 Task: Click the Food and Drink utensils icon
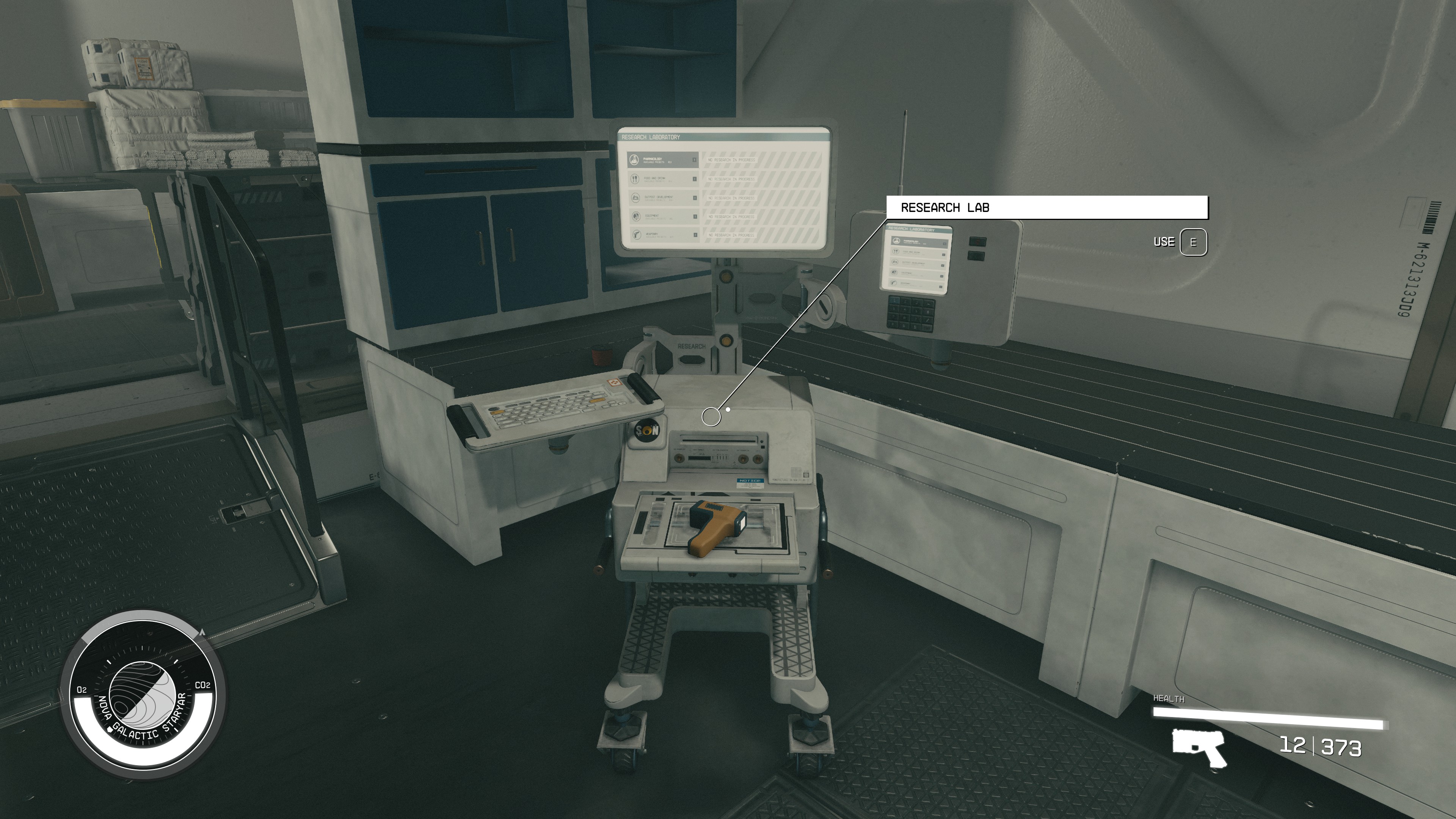tap(636, 179)
